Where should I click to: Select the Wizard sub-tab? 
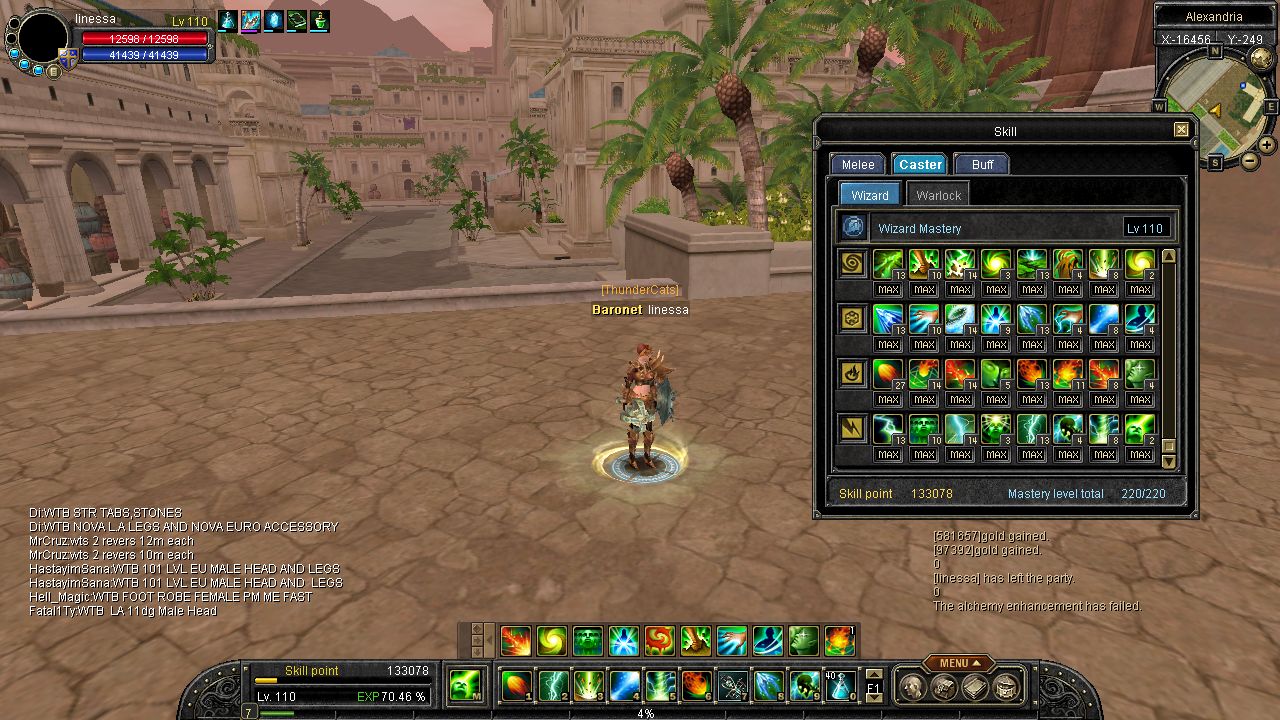click(869, 195)
